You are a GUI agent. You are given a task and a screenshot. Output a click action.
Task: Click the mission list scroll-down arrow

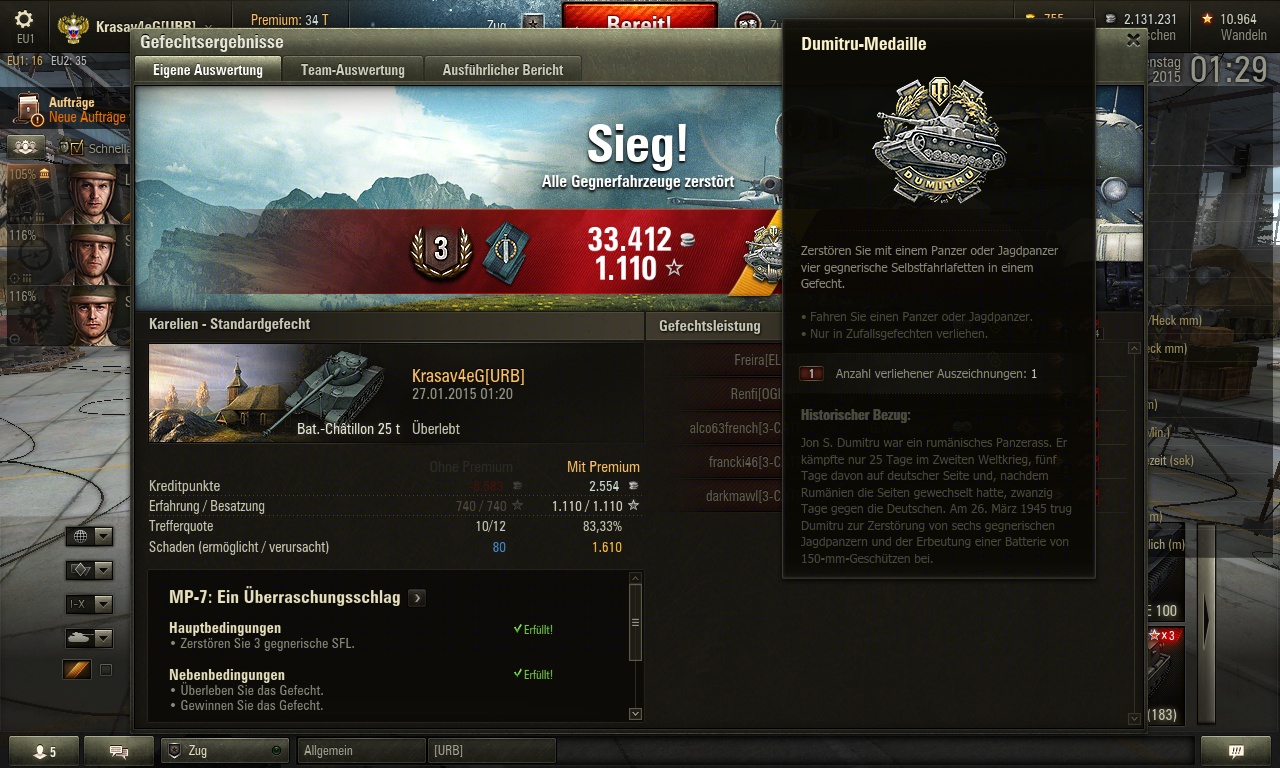click(635, 713)
